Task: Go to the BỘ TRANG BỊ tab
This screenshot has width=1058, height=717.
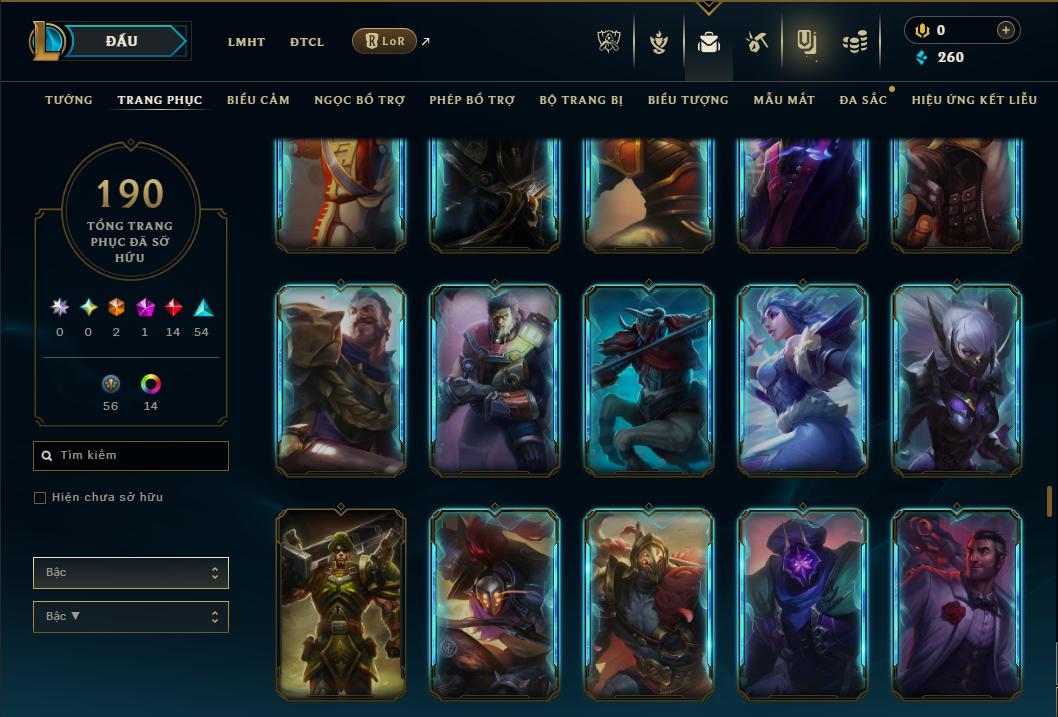Action: 581,100
